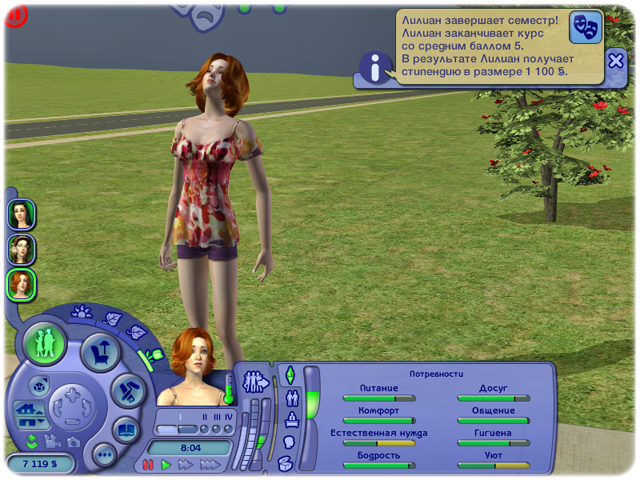The width and height of the screenshot is (640, 480).
Task: Open the relationships tab with two figures
Action: point(291,397)
